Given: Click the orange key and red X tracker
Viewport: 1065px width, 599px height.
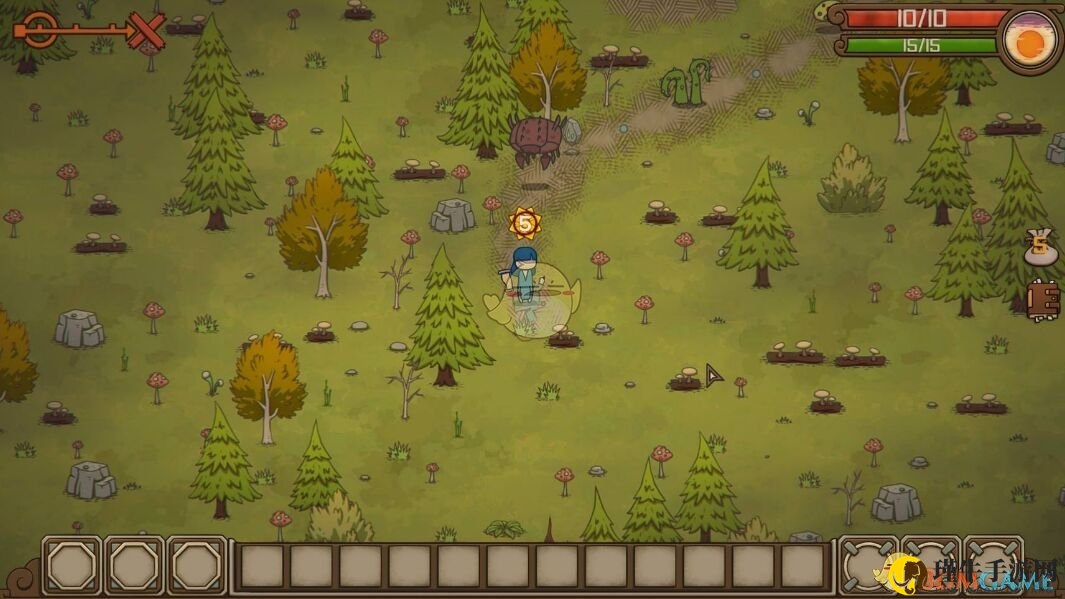Looking at the screenshot, I should pyautogui.click(x=90, y=30).
